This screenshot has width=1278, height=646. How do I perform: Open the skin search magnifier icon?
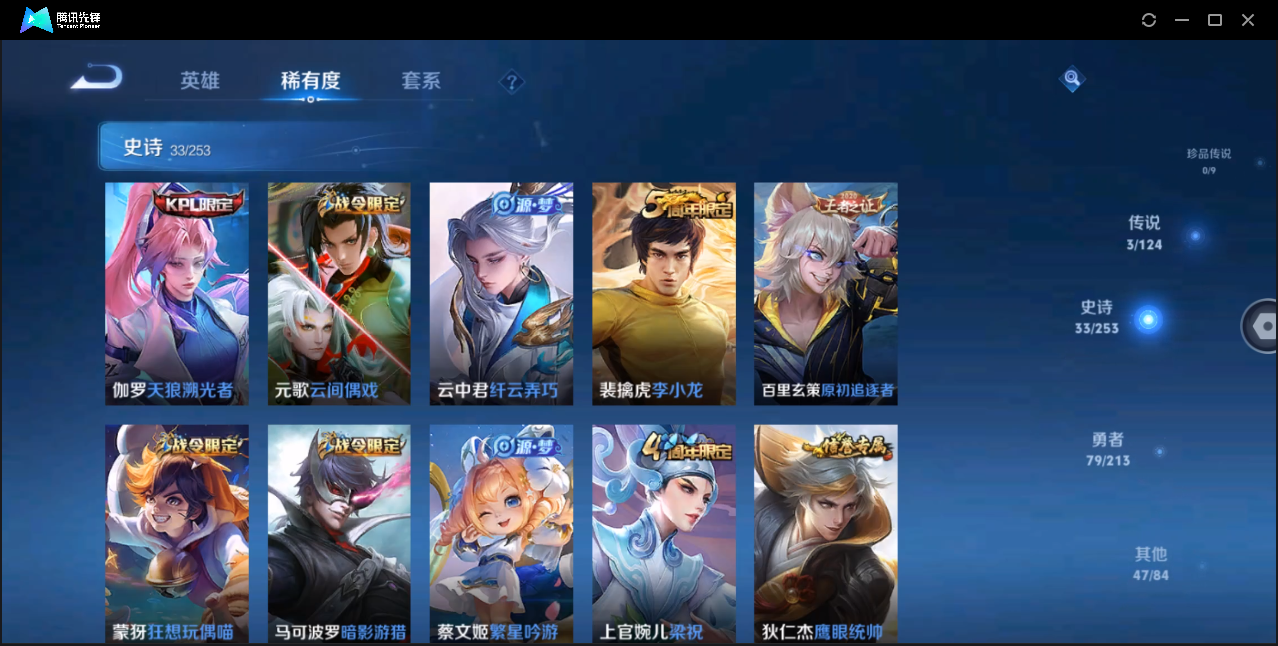pyautogui.click(x=1072, y=78)
